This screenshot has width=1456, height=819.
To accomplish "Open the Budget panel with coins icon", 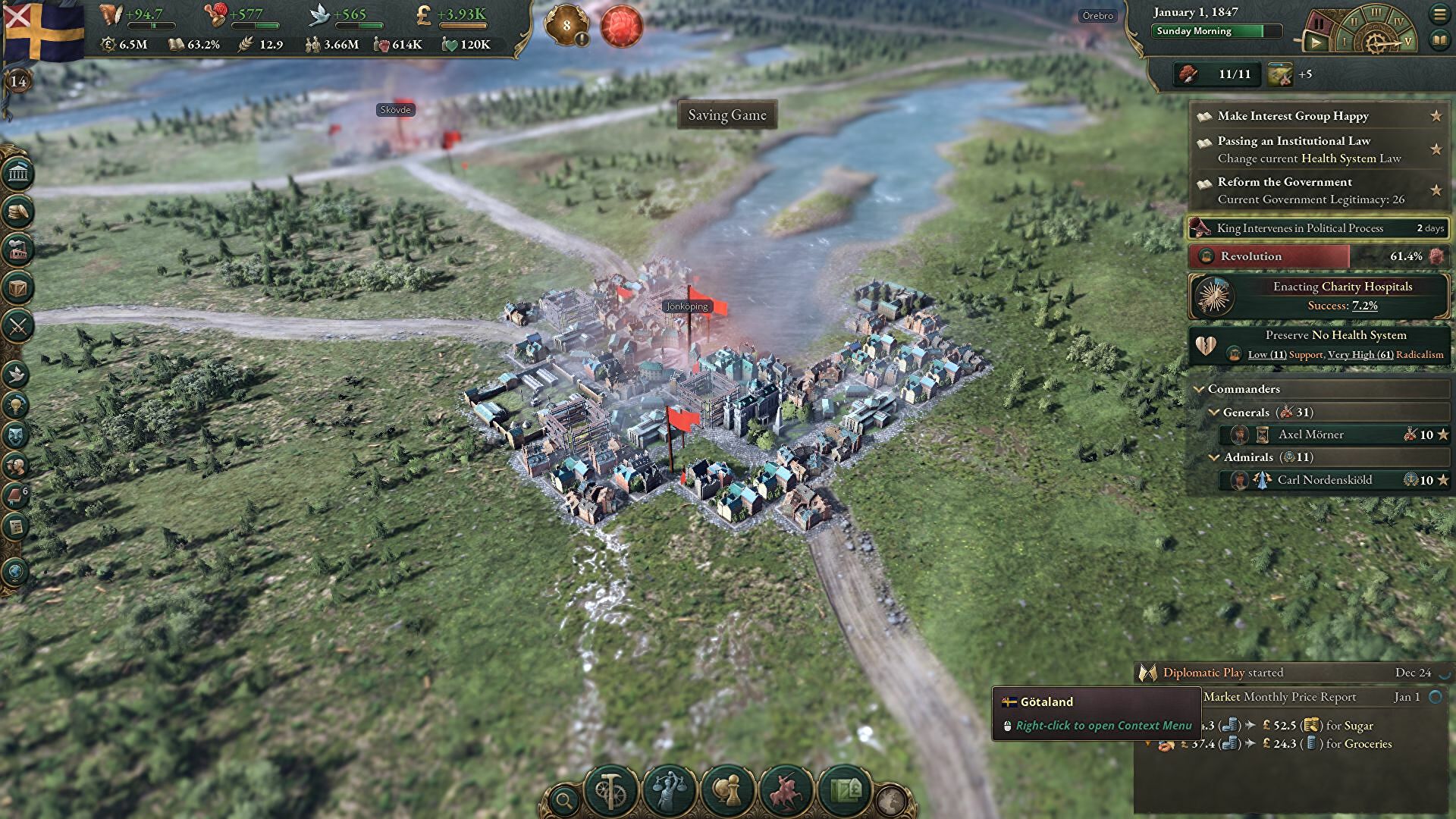I will [x=18, y=212].
